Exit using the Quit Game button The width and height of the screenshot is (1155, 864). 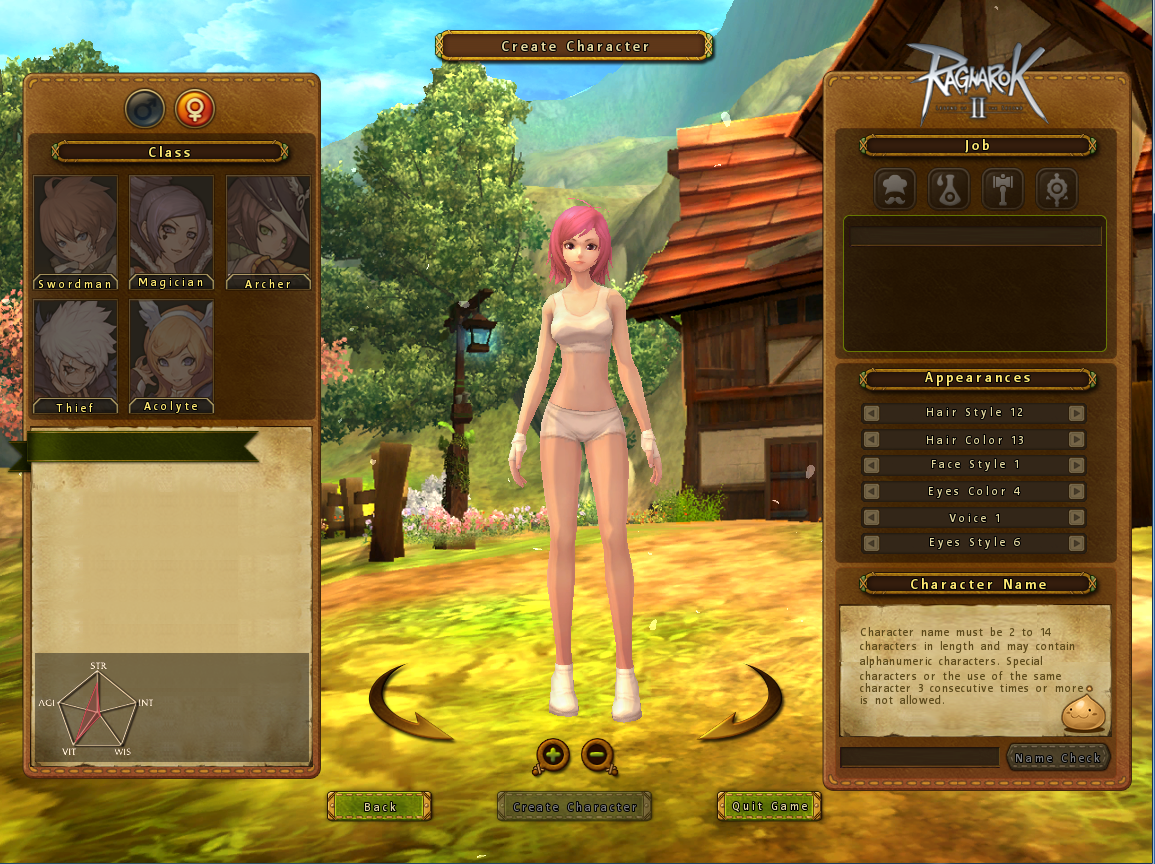[x=769, y=806]
